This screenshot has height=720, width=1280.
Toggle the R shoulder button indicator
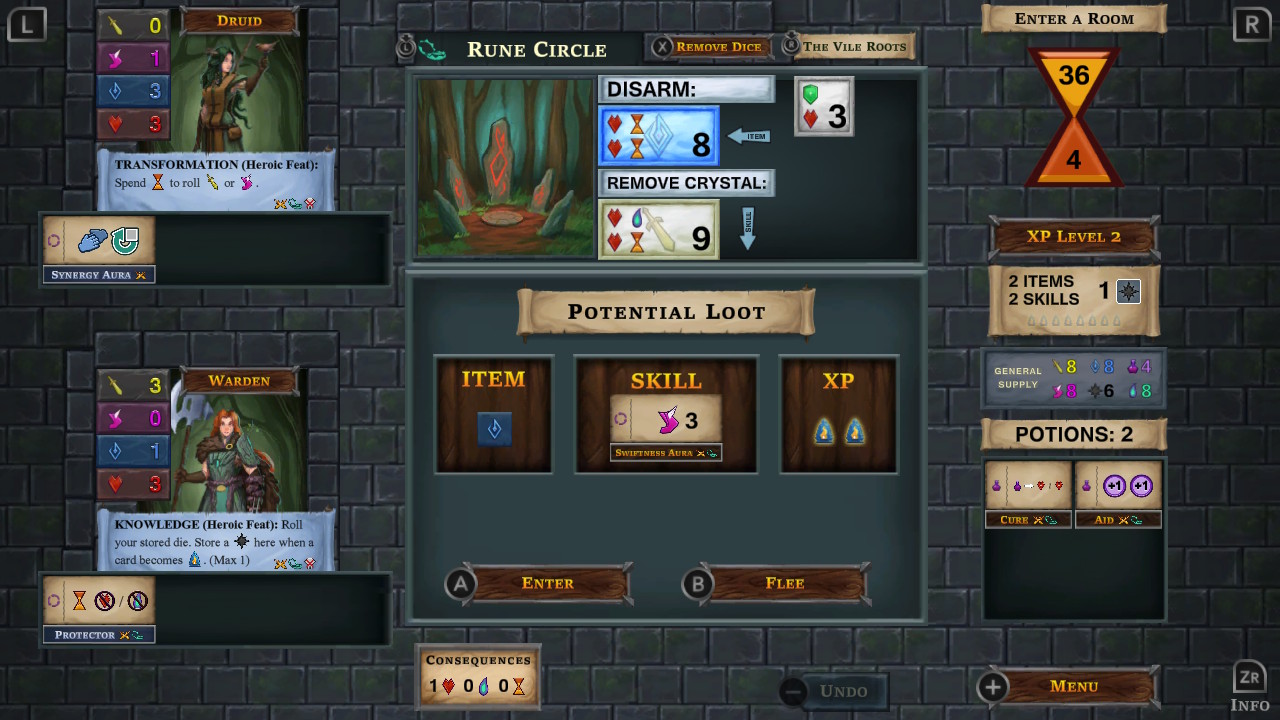pyautogui.click(x=1252, y=23)
